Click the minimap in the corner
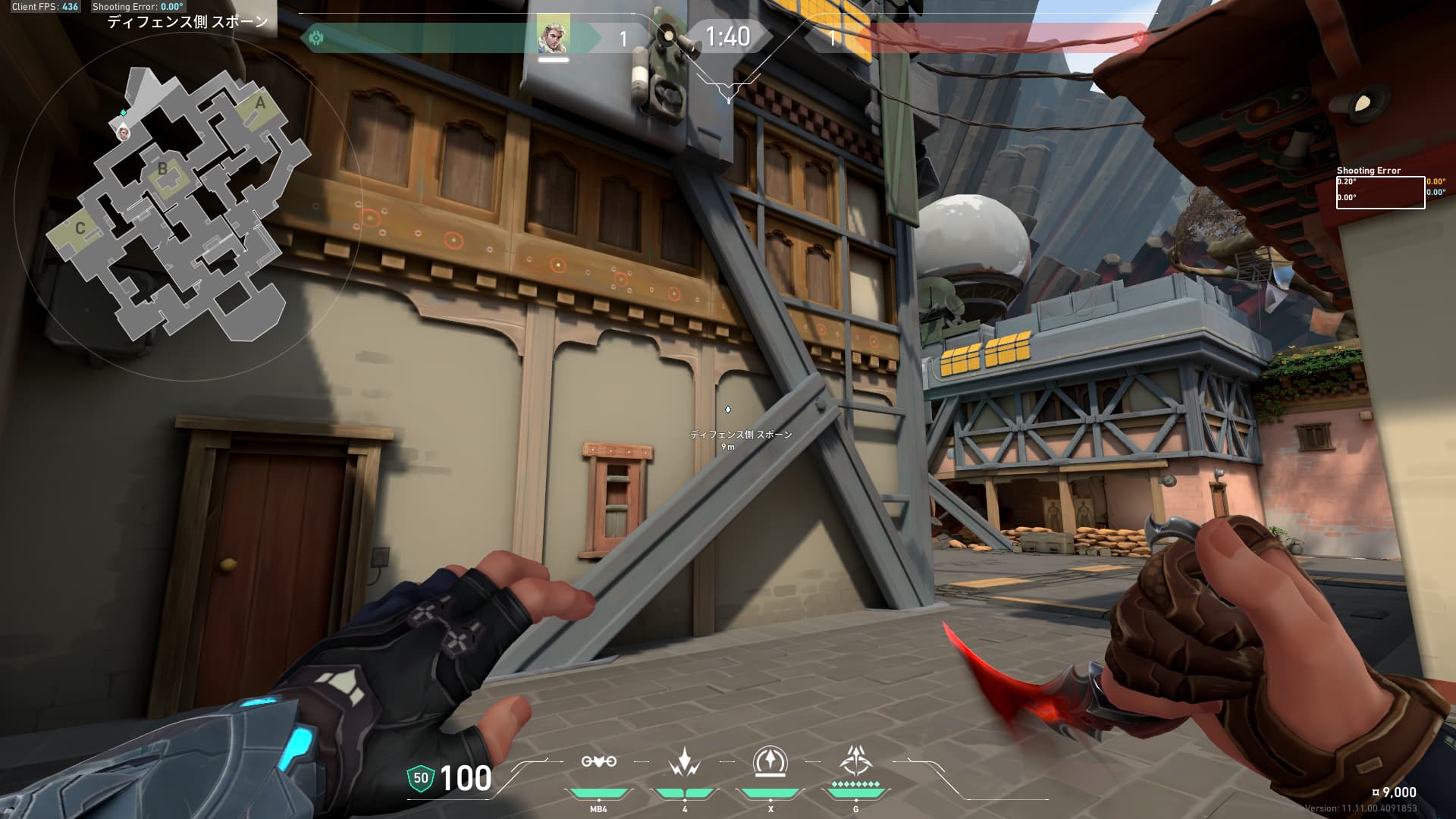Image resolution: width=1456 pixels, height=819 pixels. (x=178, y=205)
